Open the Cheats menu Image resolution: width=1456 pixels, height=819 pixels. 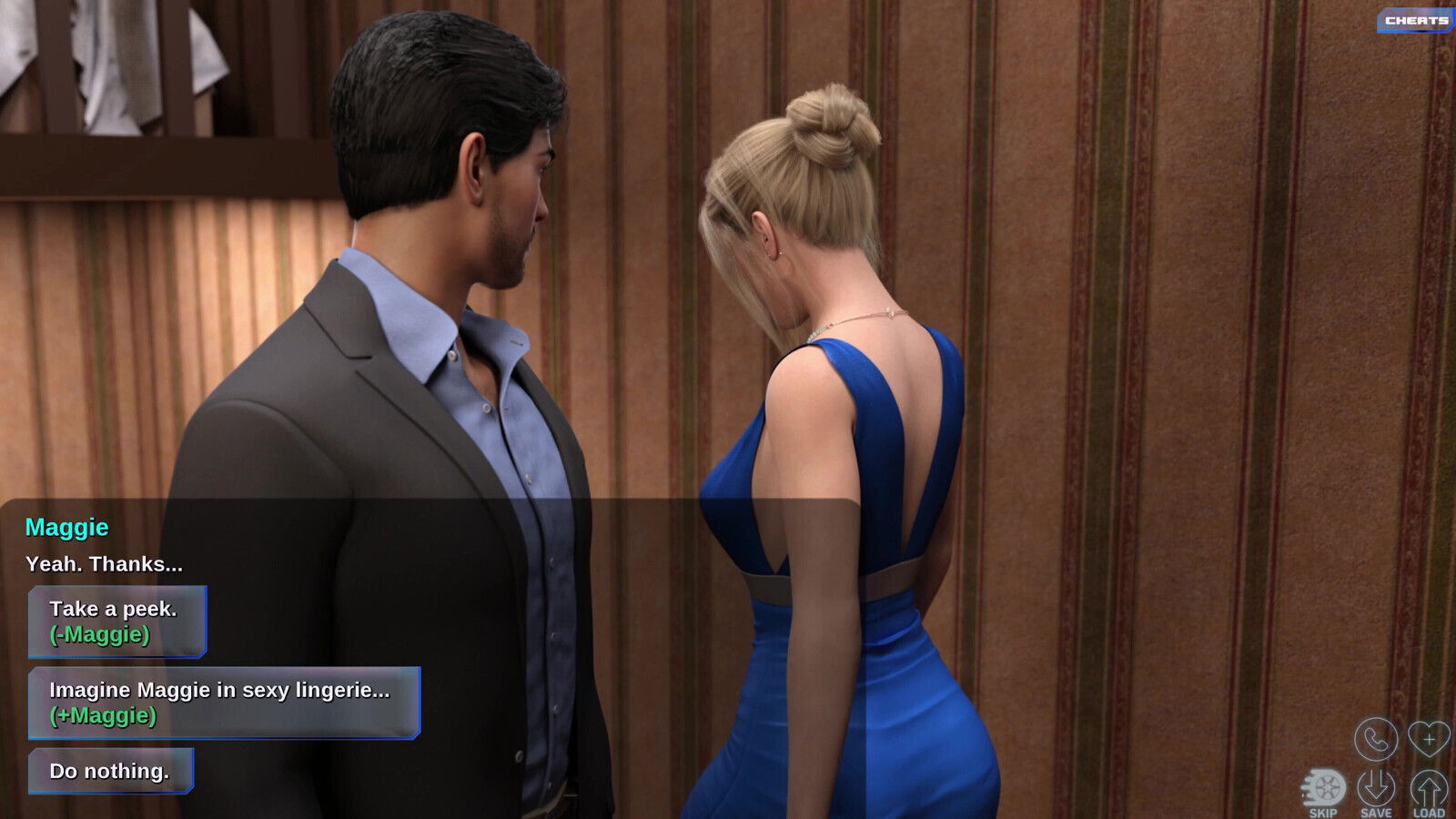click(x=1416, y=20)
